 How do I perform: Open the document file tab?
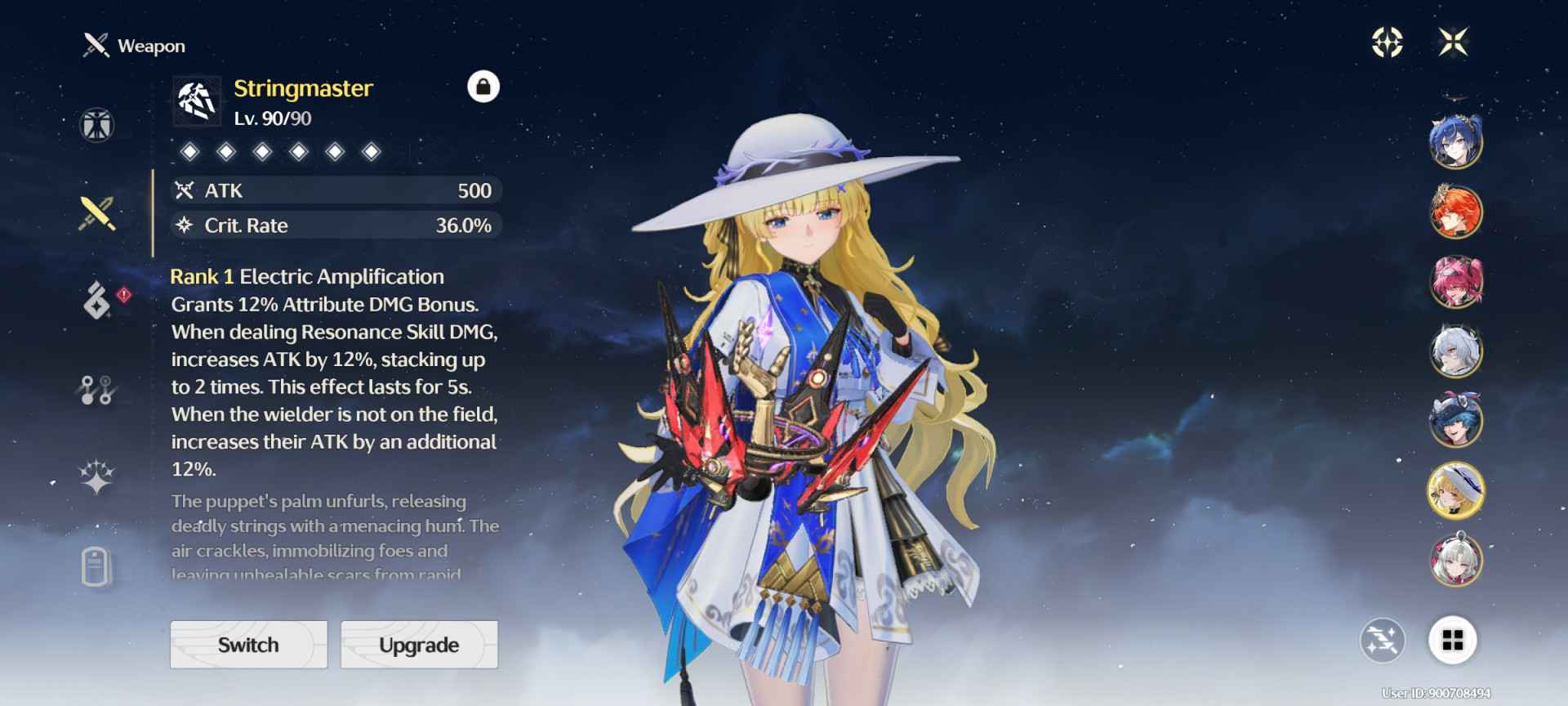(96, 566)
